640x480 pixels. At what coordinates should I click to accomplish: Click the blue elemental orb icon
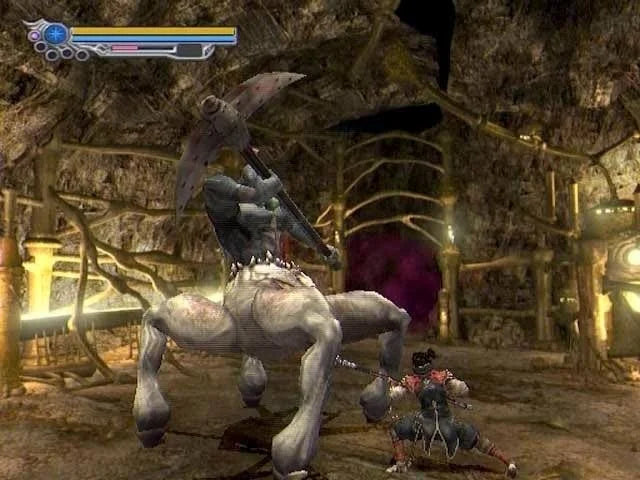click(x=56, y=34)
